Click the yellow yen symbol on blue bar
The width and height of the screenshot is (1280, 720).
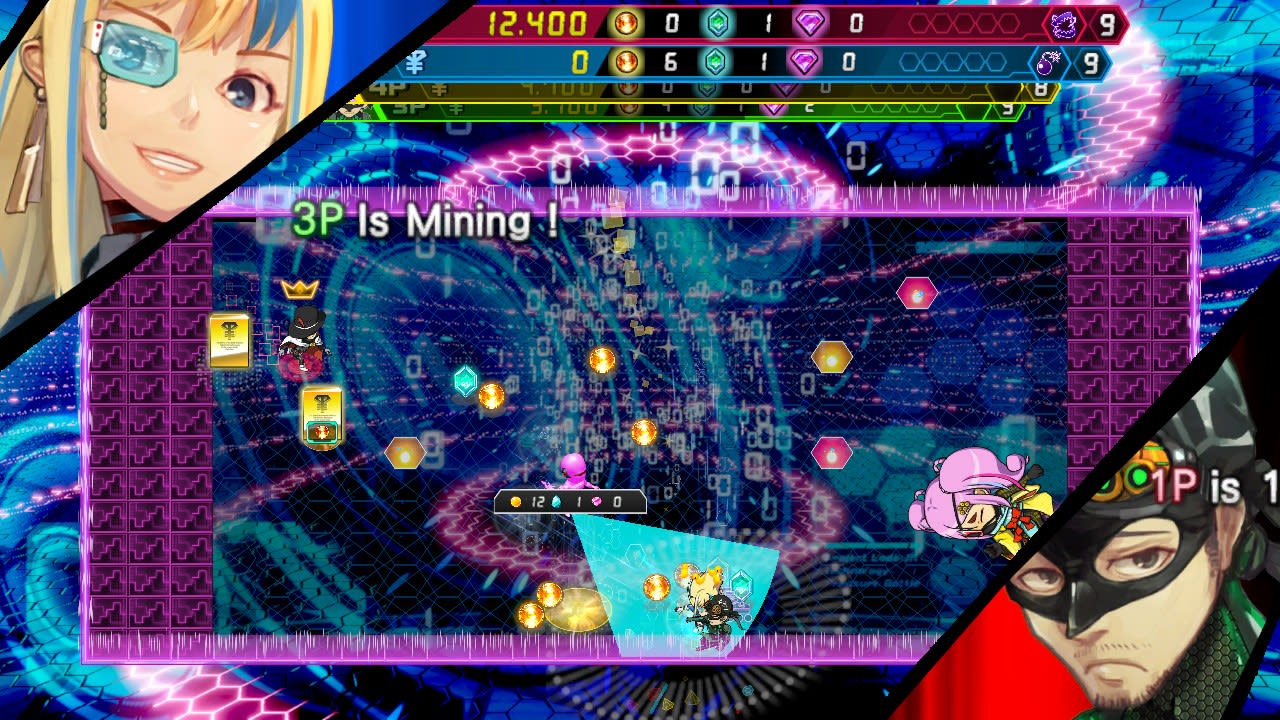(x=415, y=61)
